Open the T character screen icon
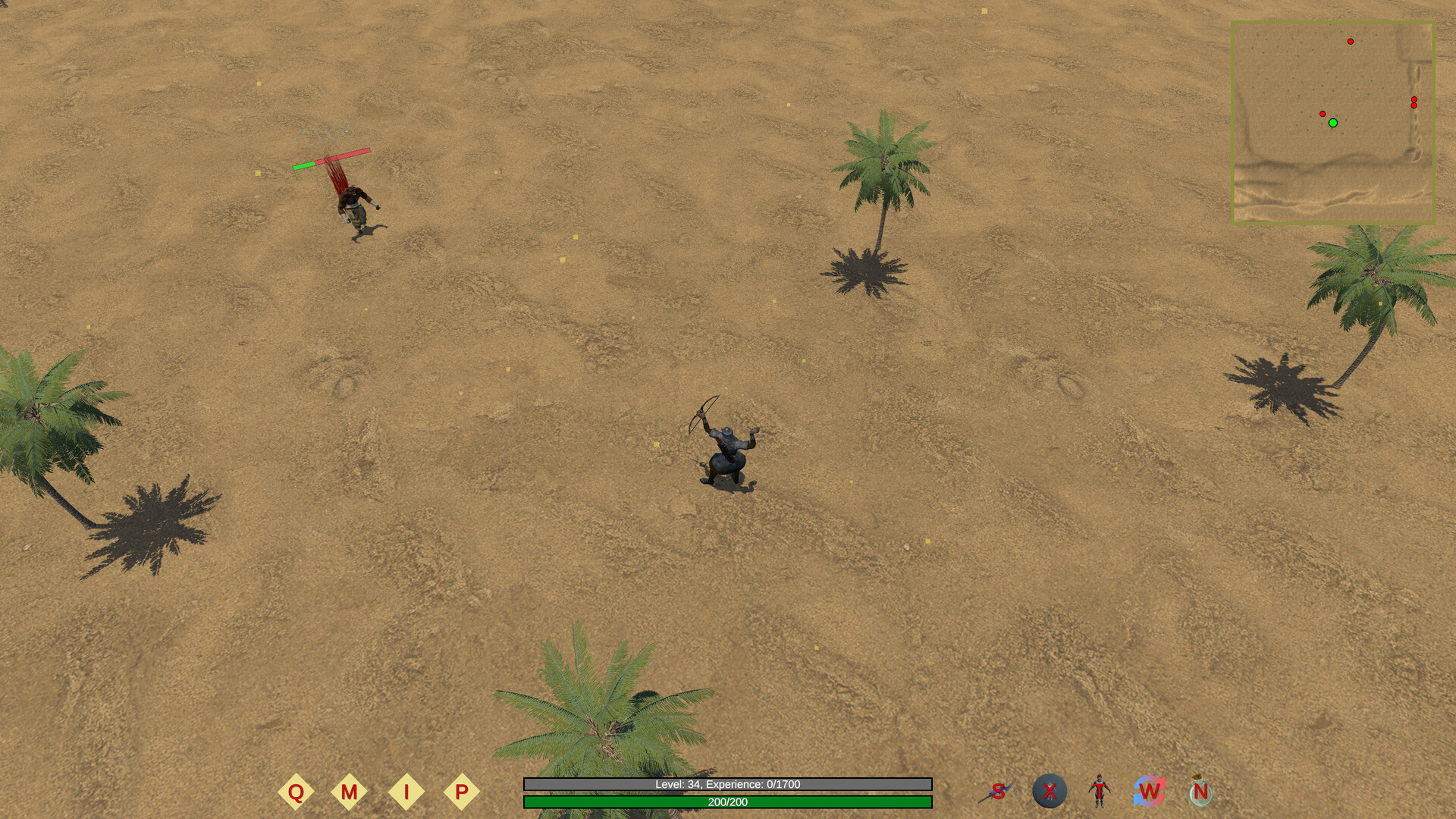Image resolution: width=1456 pixels, height=819 pixels. 1099,792
